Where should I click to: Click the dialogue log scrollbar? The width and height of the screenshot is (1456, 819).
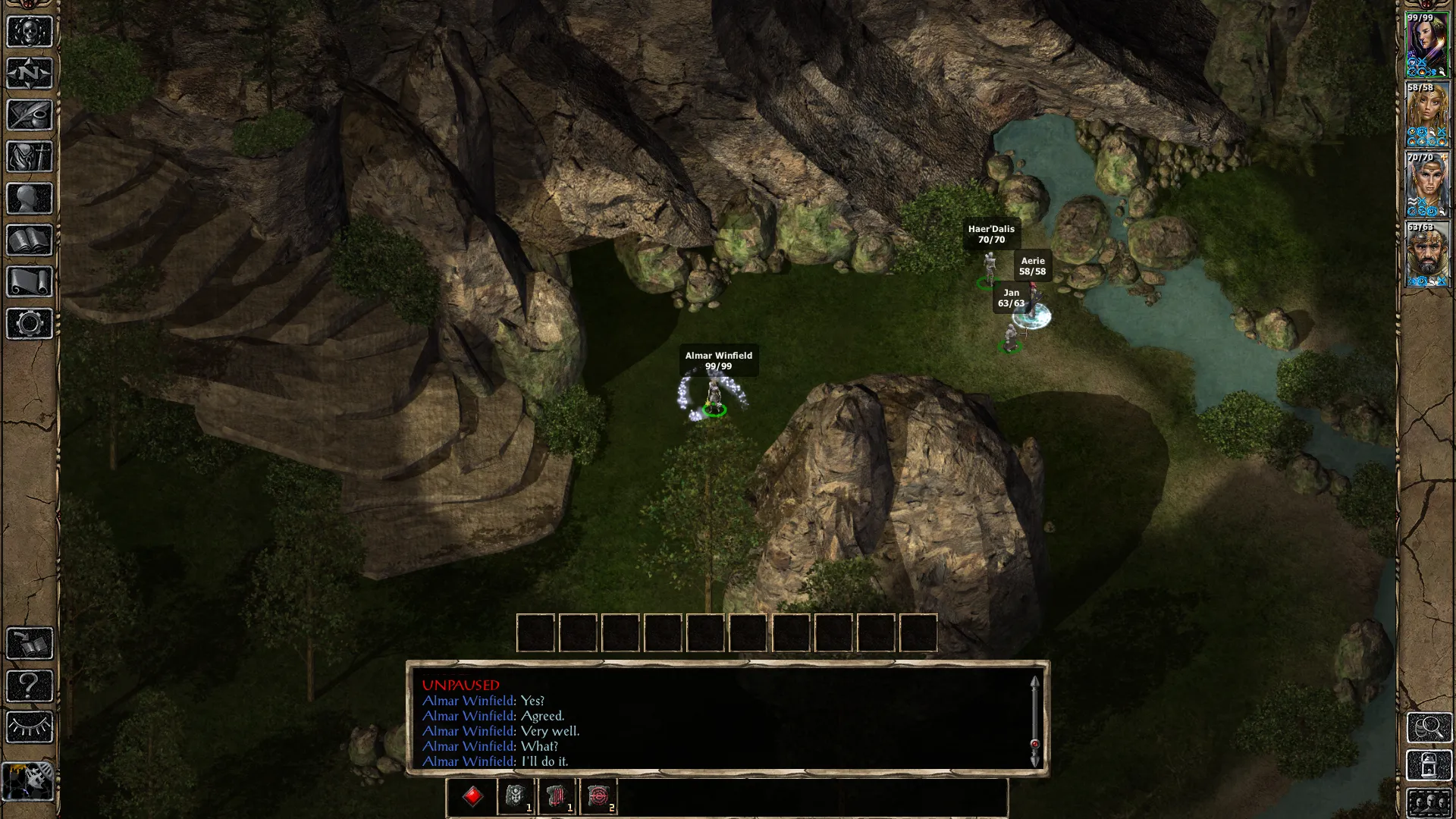pyautogui.click(x=1034, y=720)
